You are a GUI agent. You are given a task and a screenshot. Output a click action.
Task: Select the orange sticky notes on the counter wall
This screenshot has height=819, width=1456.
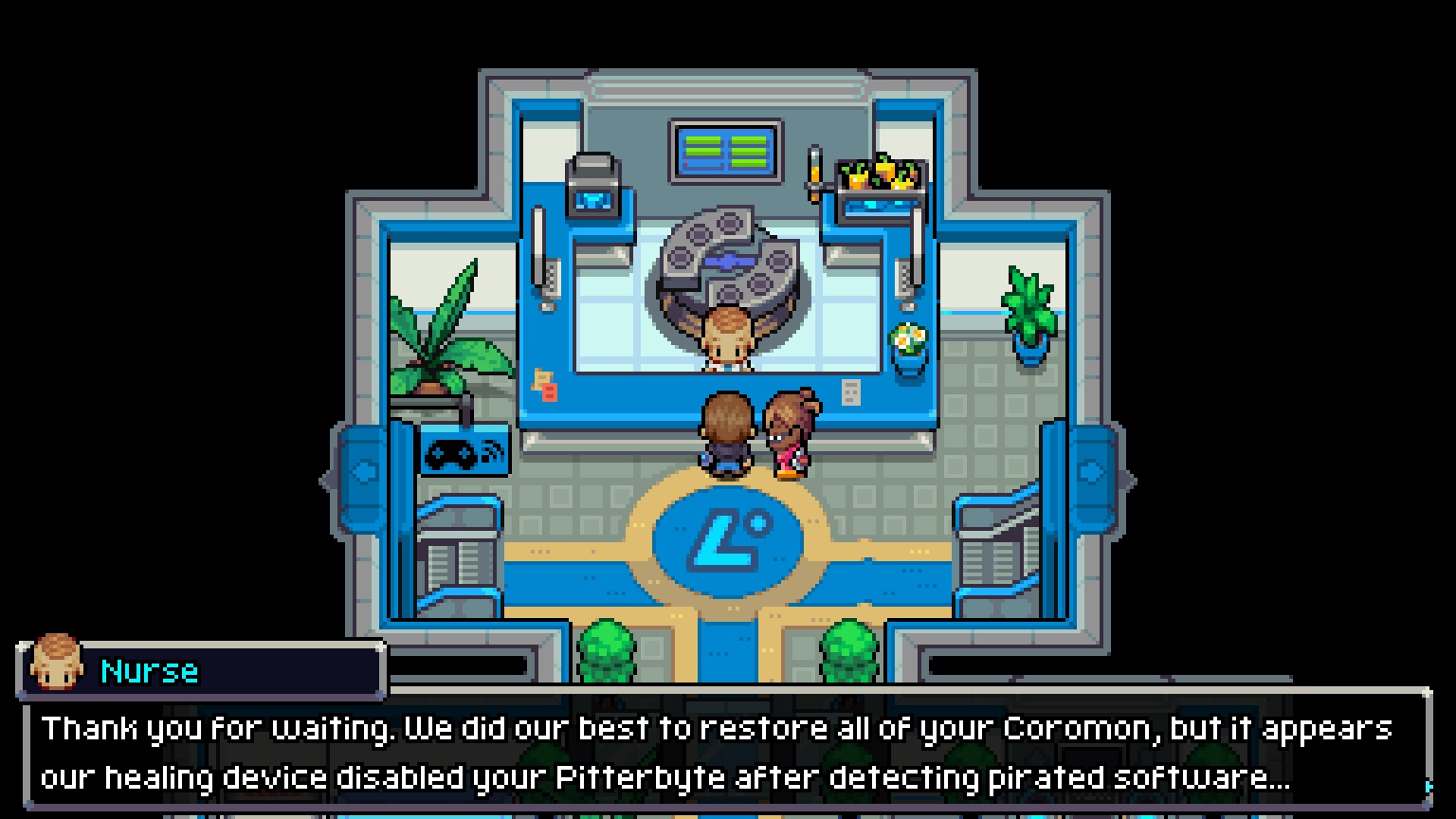[x=545, y=384]
